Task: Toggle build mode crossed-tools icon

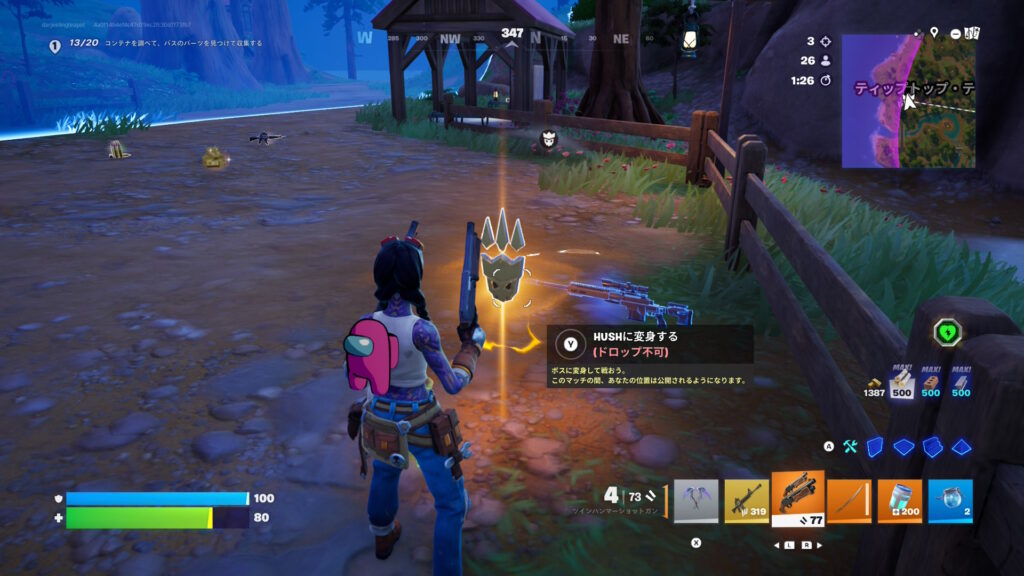Action: tap(851, 446)
